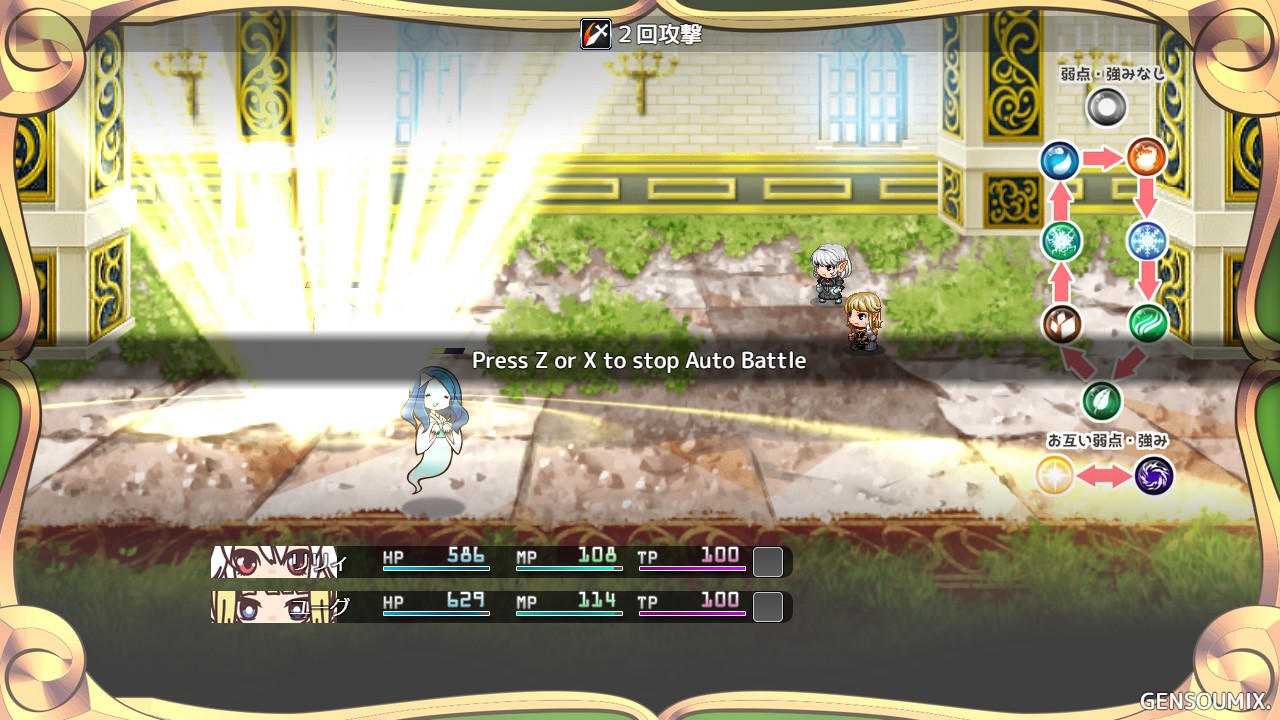Select the blonde character's status row

(500, 606)
